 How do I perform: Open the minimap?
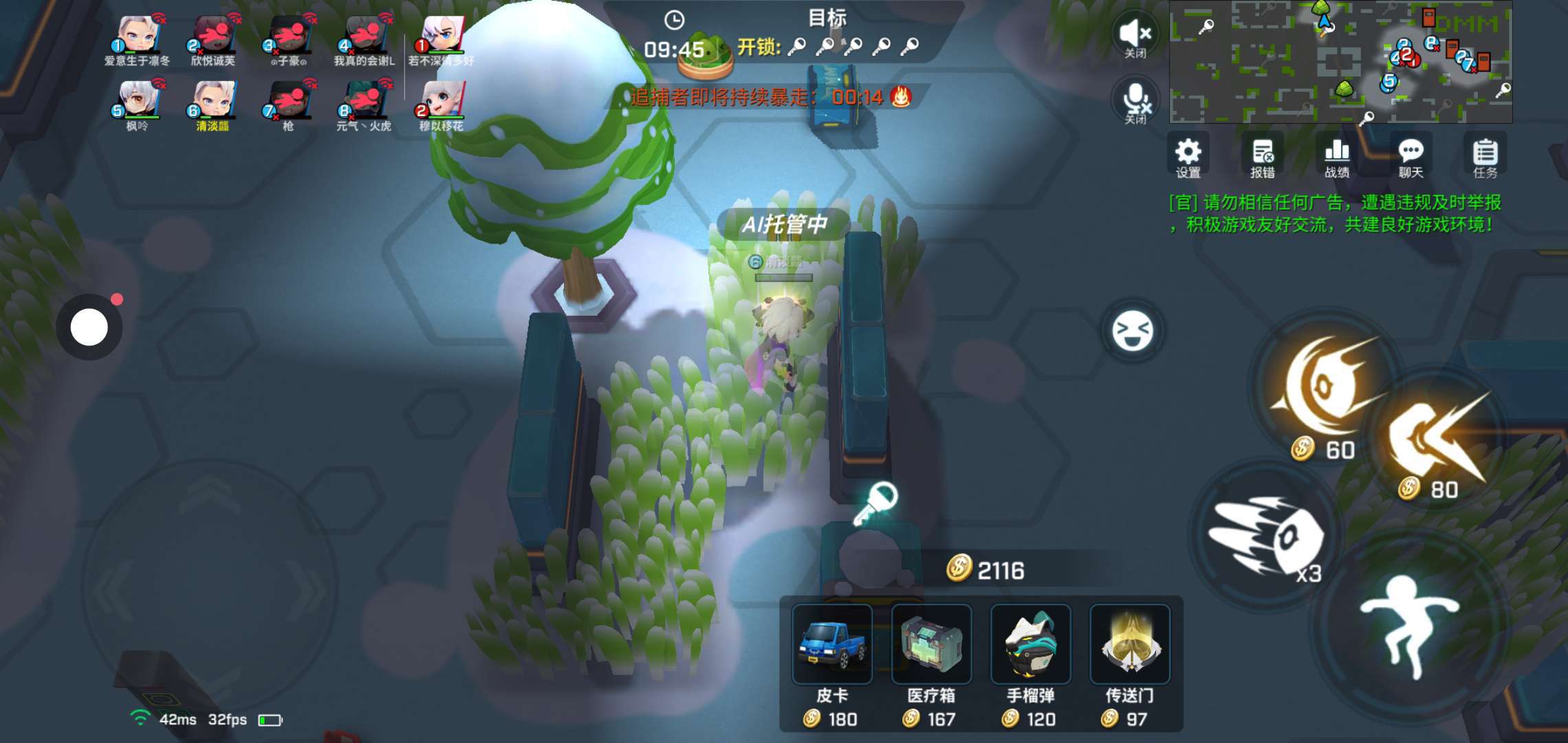1340,61
